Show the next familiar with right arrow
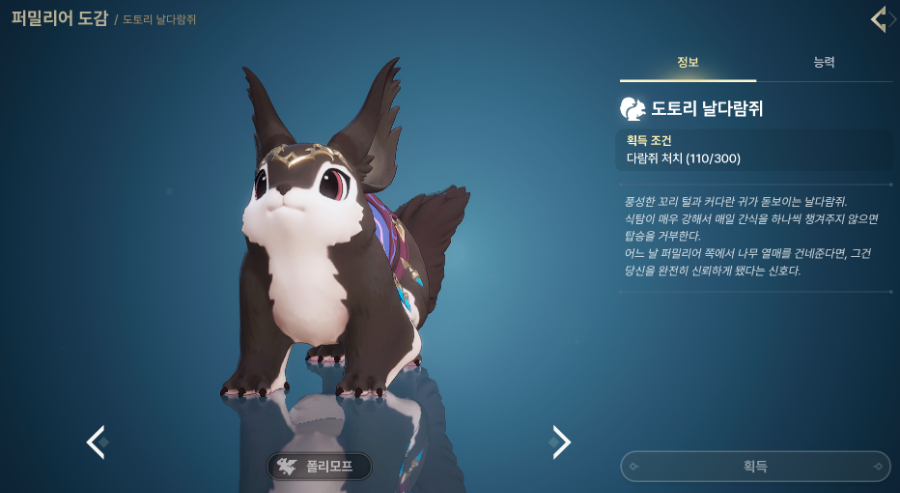The height and width of the screenshot is (493, 900). 561,441
